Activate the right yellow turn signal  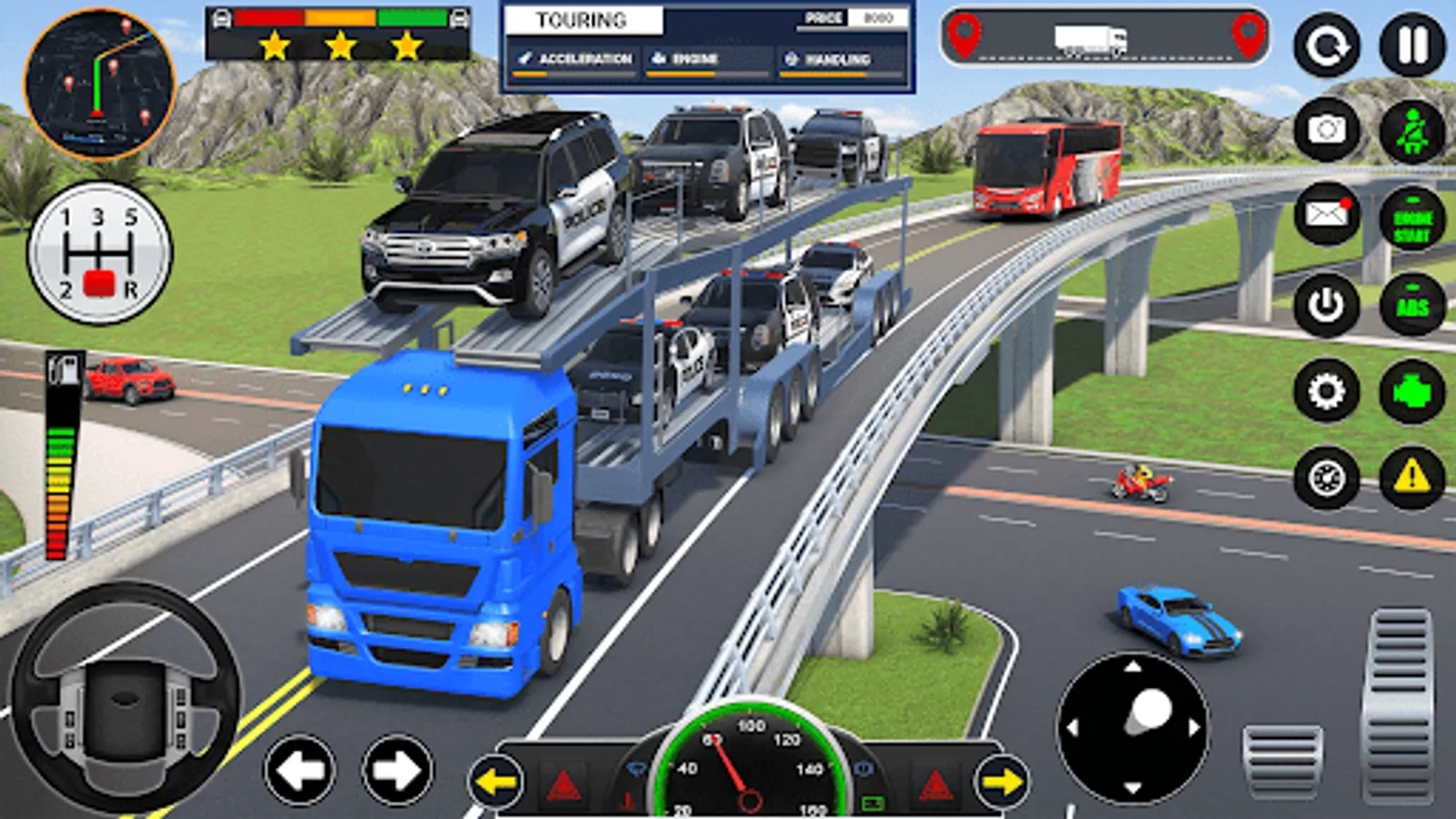[1002, 782]
